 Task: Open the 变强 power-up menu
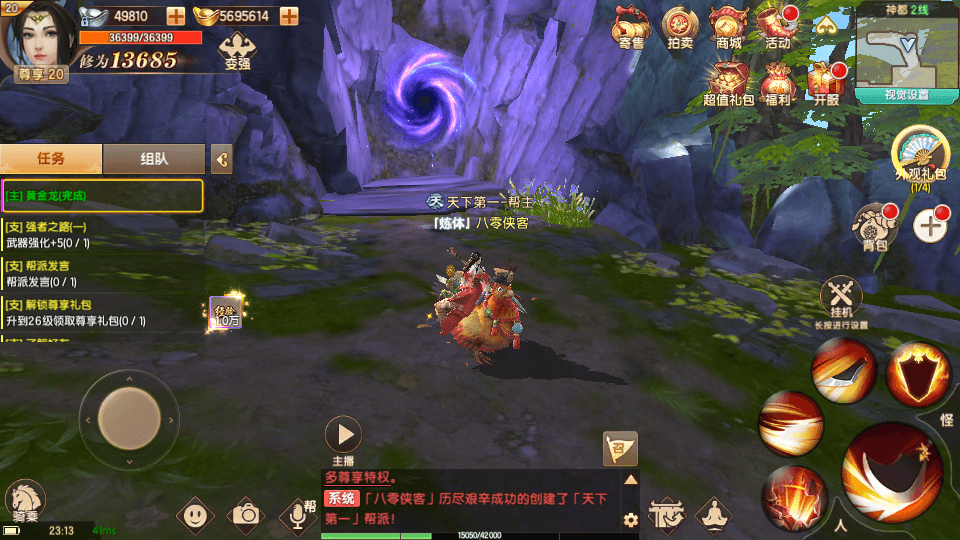click(x=237, y=49)
